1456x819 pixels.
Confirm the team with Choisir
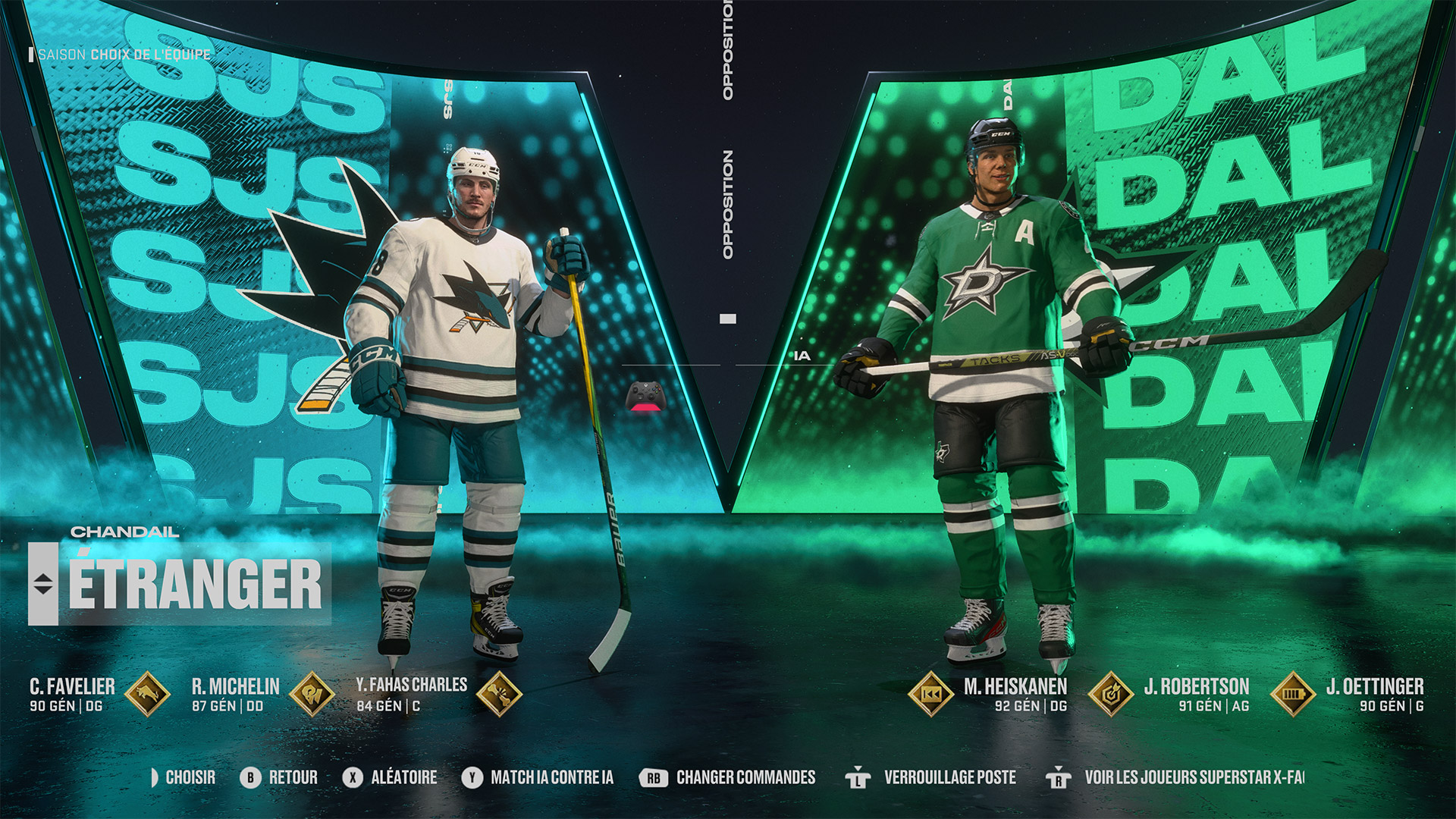(x=183, y=777)
